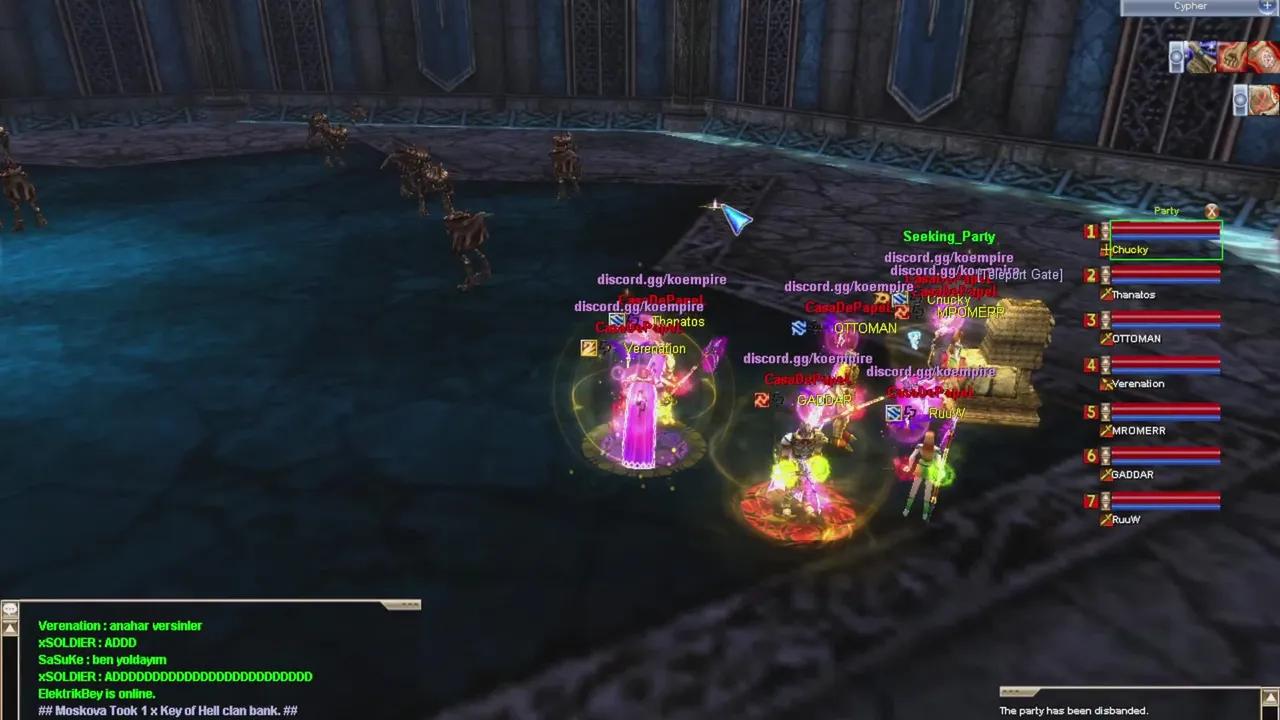Close the Party panel
Screen dimensions: 1280x720
[1212, 211]
